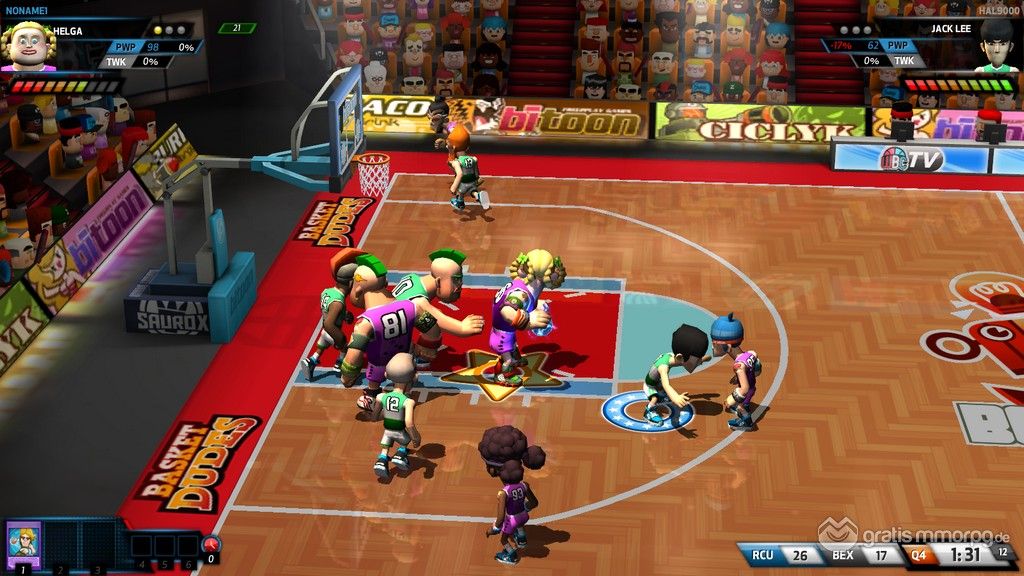Click the red clock timeout icon

211,545
